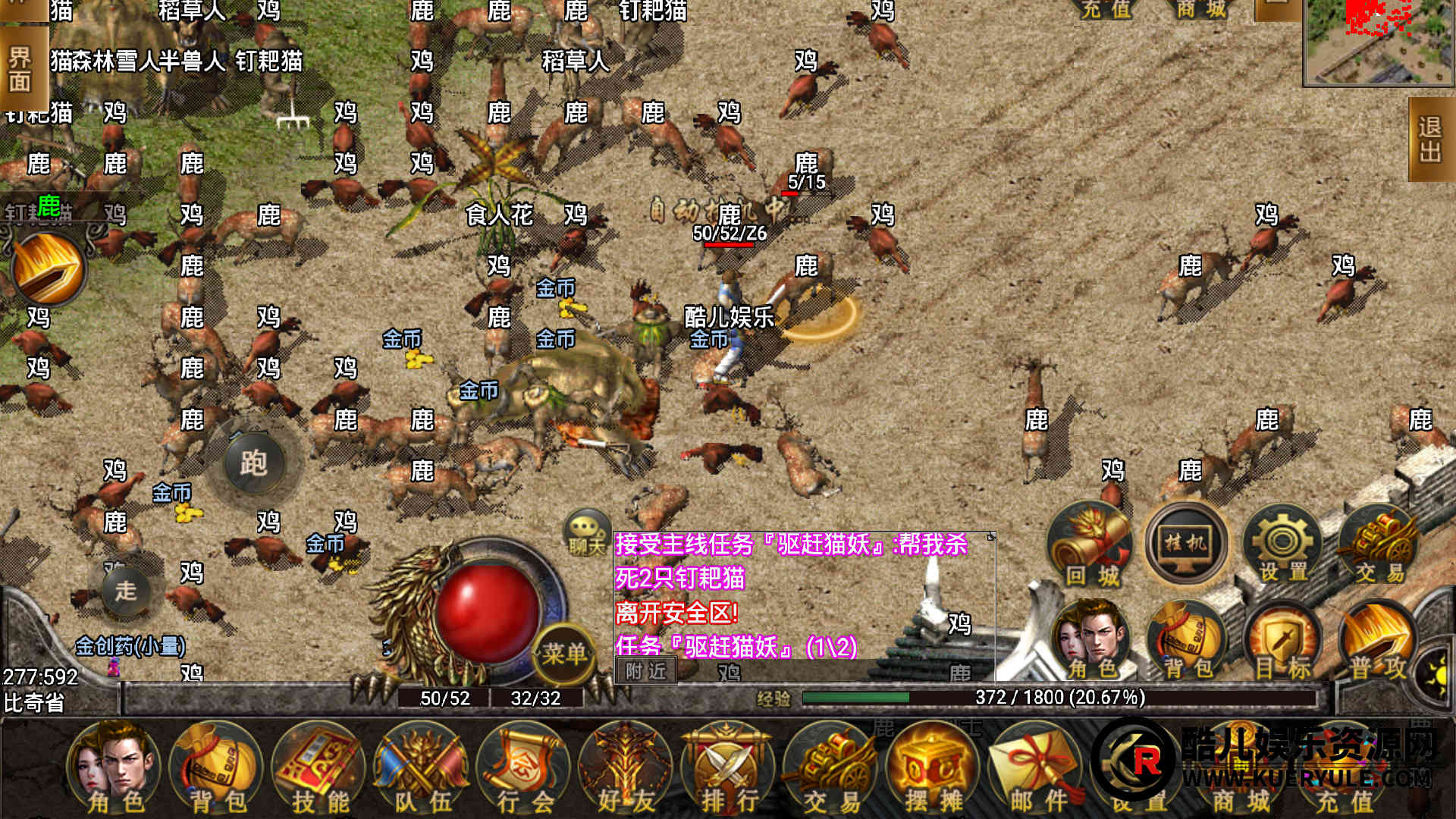Image resolution: width=1456 pixels, height=819 pixels.
Task: Switch movement to 跑 run mode
Action: [x=253, y=463]
